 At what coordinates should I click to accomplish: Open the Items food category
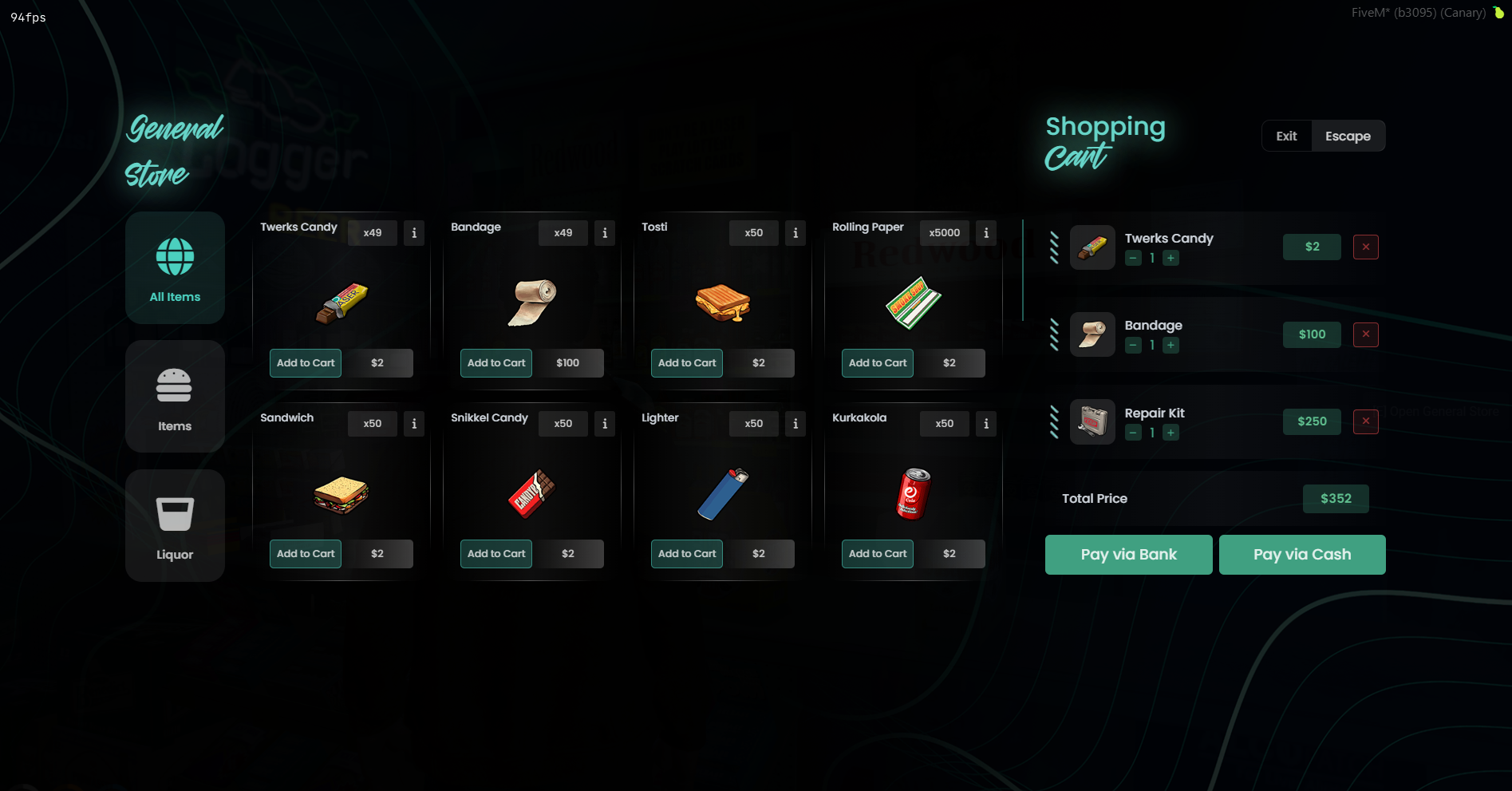tap(175, 397)
